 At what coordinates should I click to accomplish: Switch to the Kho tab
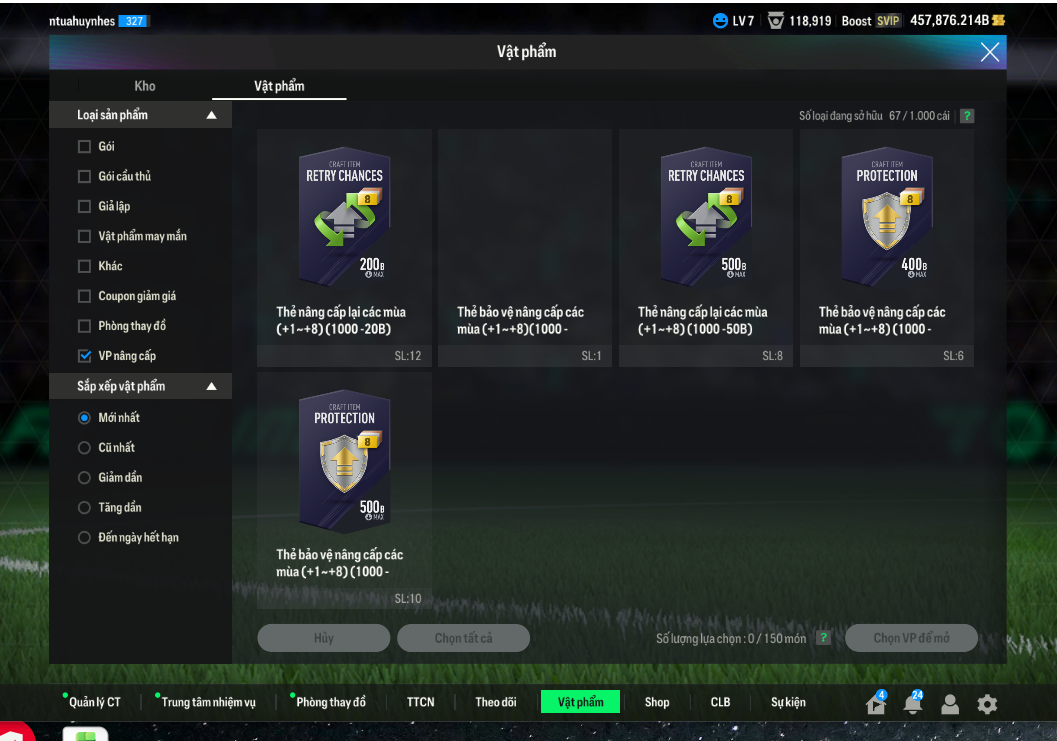(x=145, y=86)
